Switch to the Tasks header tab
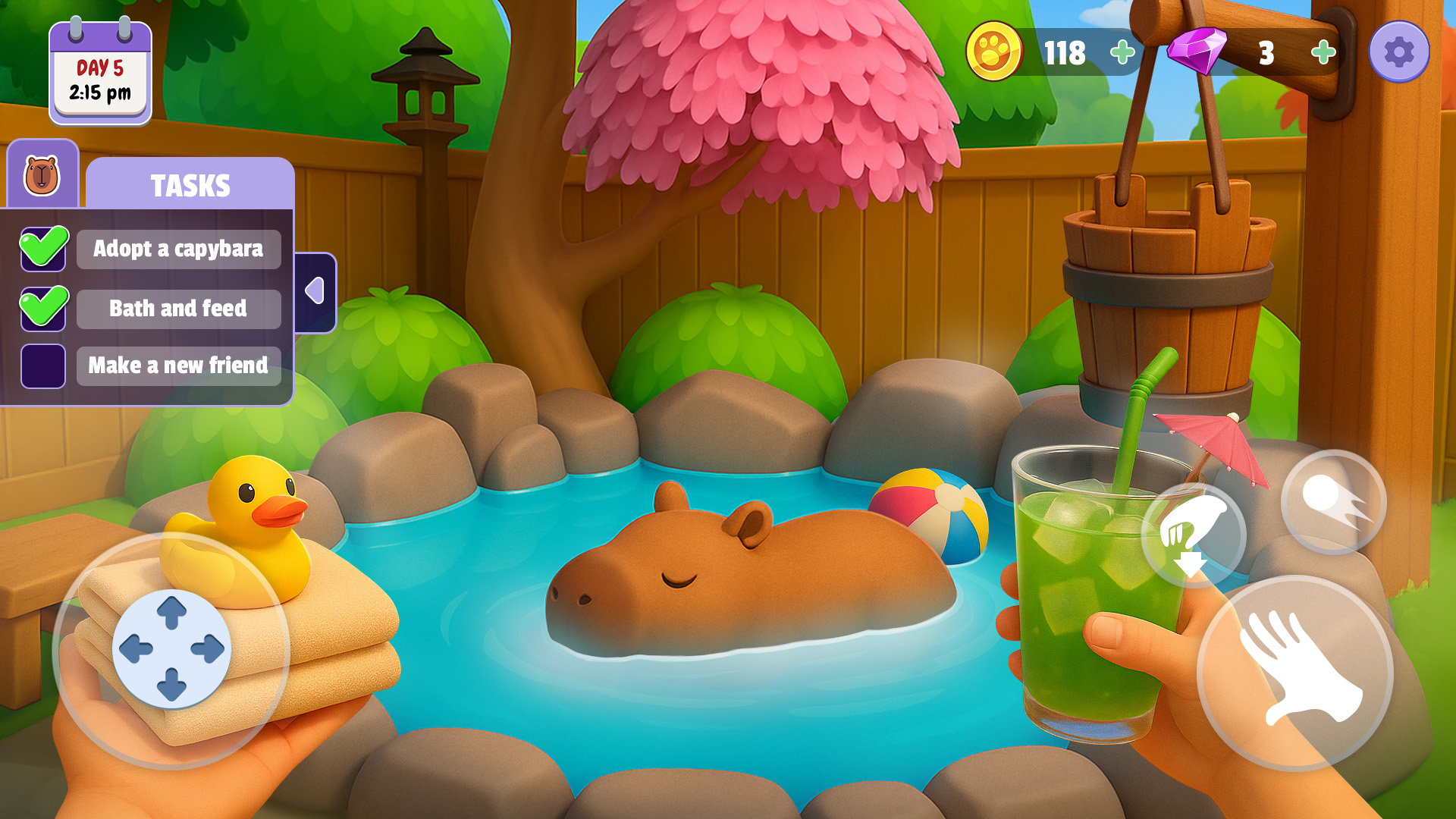 tap(191, 183)
